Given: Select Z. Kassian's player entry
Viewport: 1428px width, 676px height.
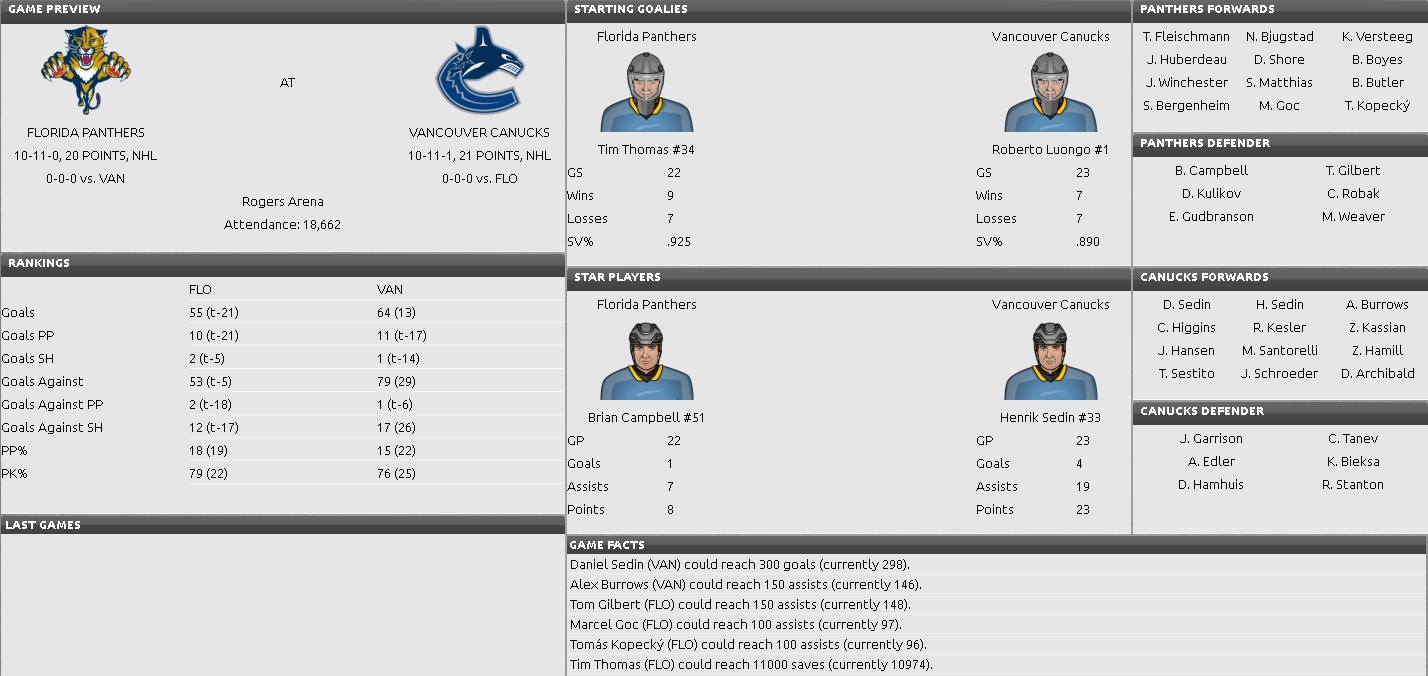Looking at the screenshot, I should click(1377, 327).
